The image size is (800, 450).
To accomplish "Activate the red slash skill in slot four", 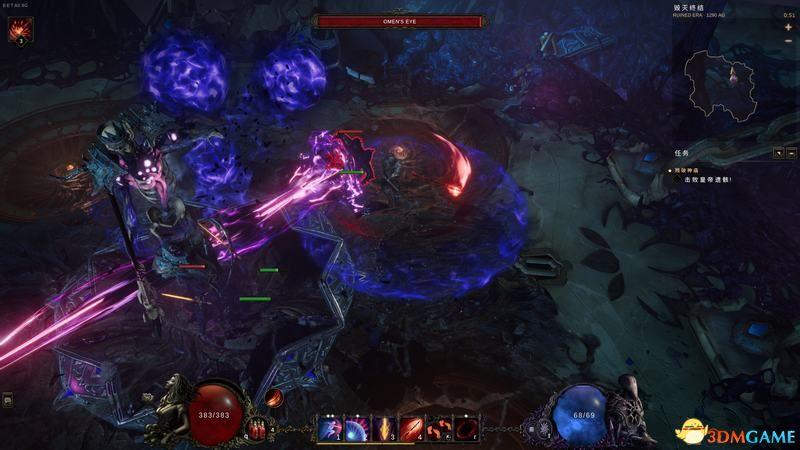I will [x=412, y=428].
